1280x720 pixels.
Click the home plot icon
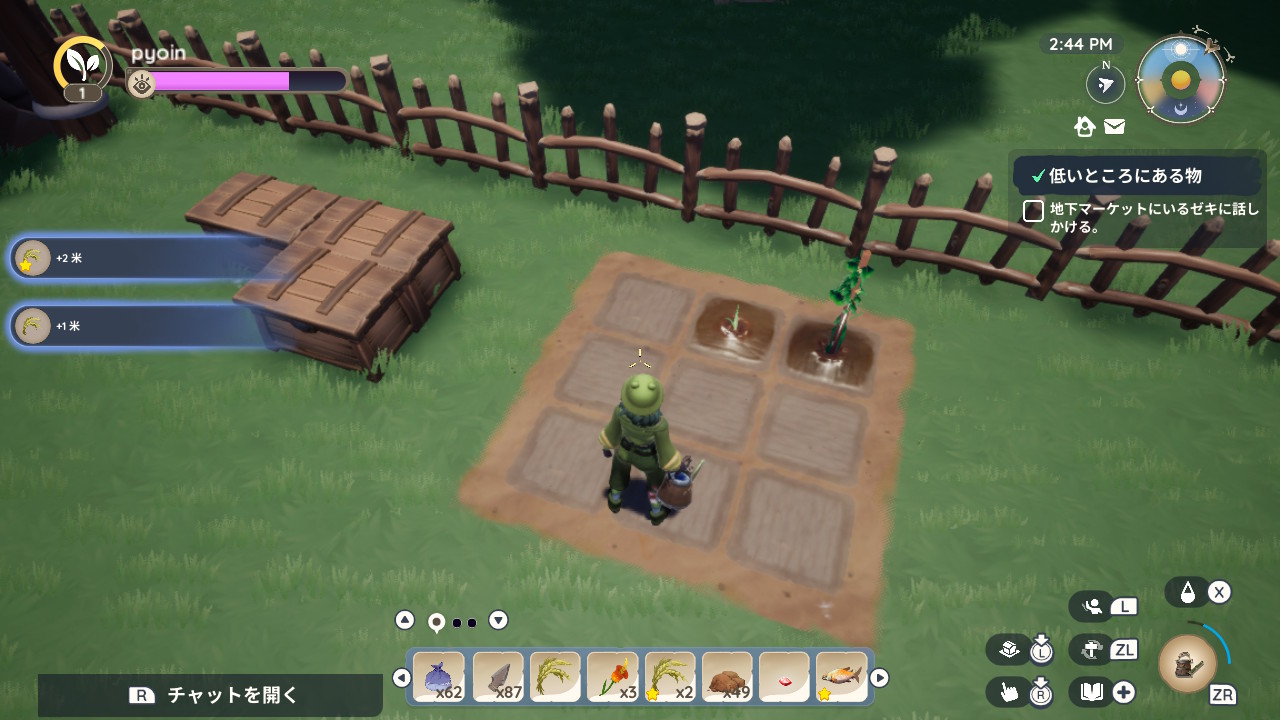point(1085,127)
